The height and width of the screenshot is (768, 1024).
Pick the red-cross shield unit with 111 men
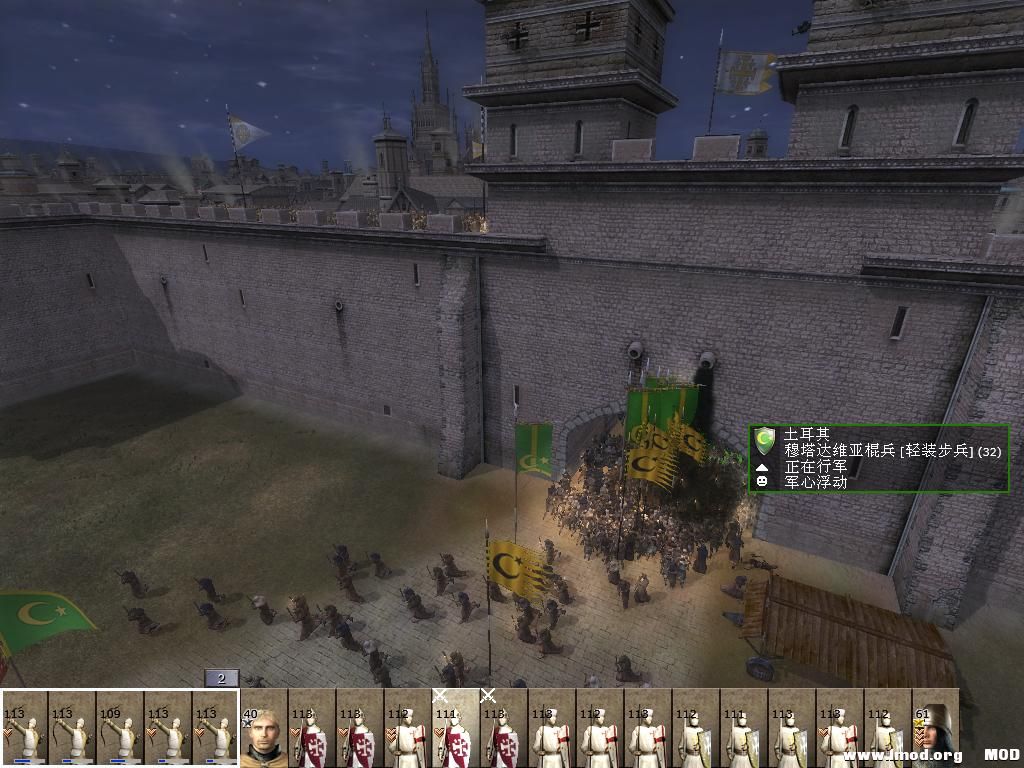click(x=456, y=728)
